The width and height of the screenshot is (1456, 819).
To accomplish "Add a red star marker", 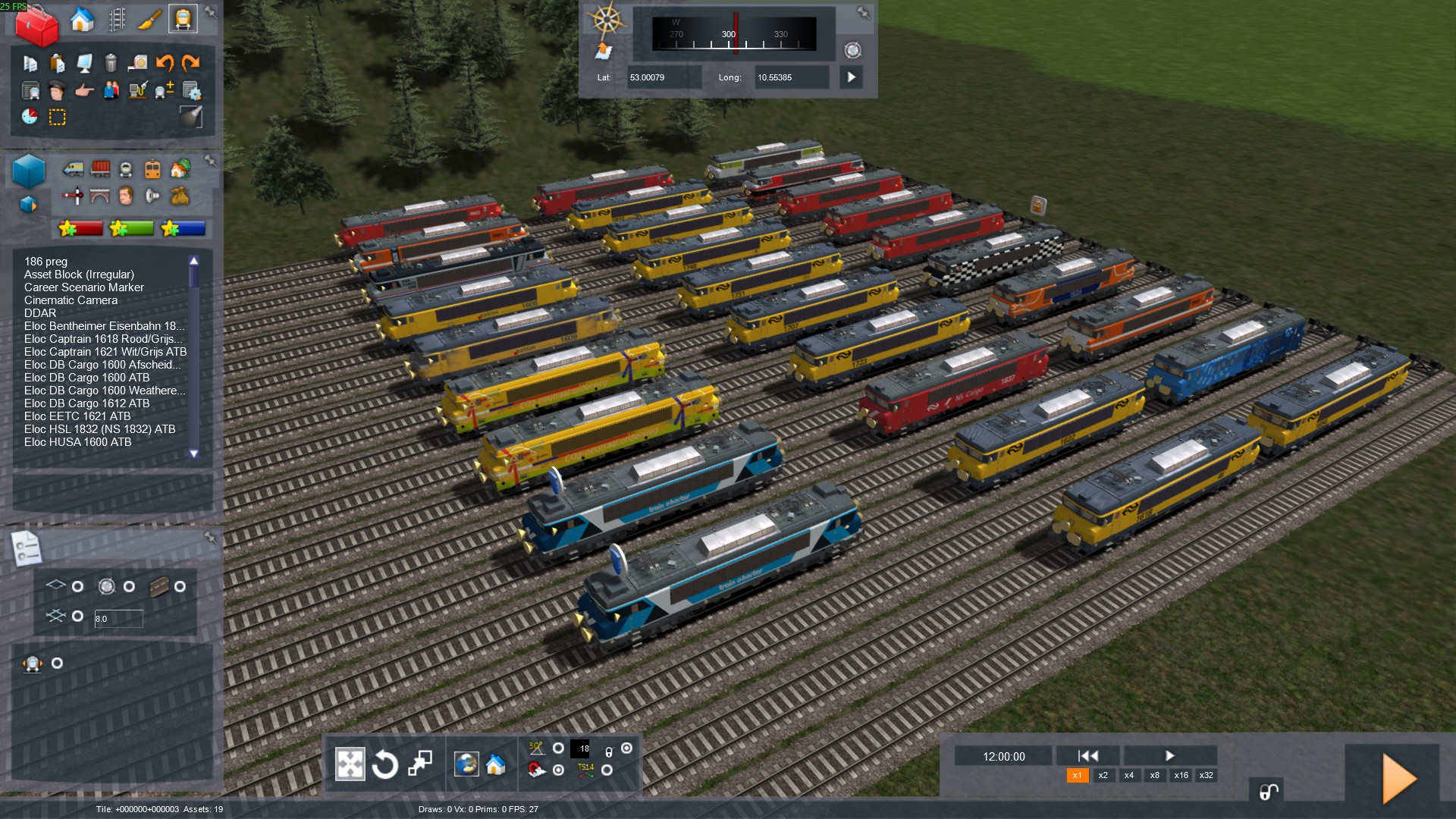I will click(80, 228).
